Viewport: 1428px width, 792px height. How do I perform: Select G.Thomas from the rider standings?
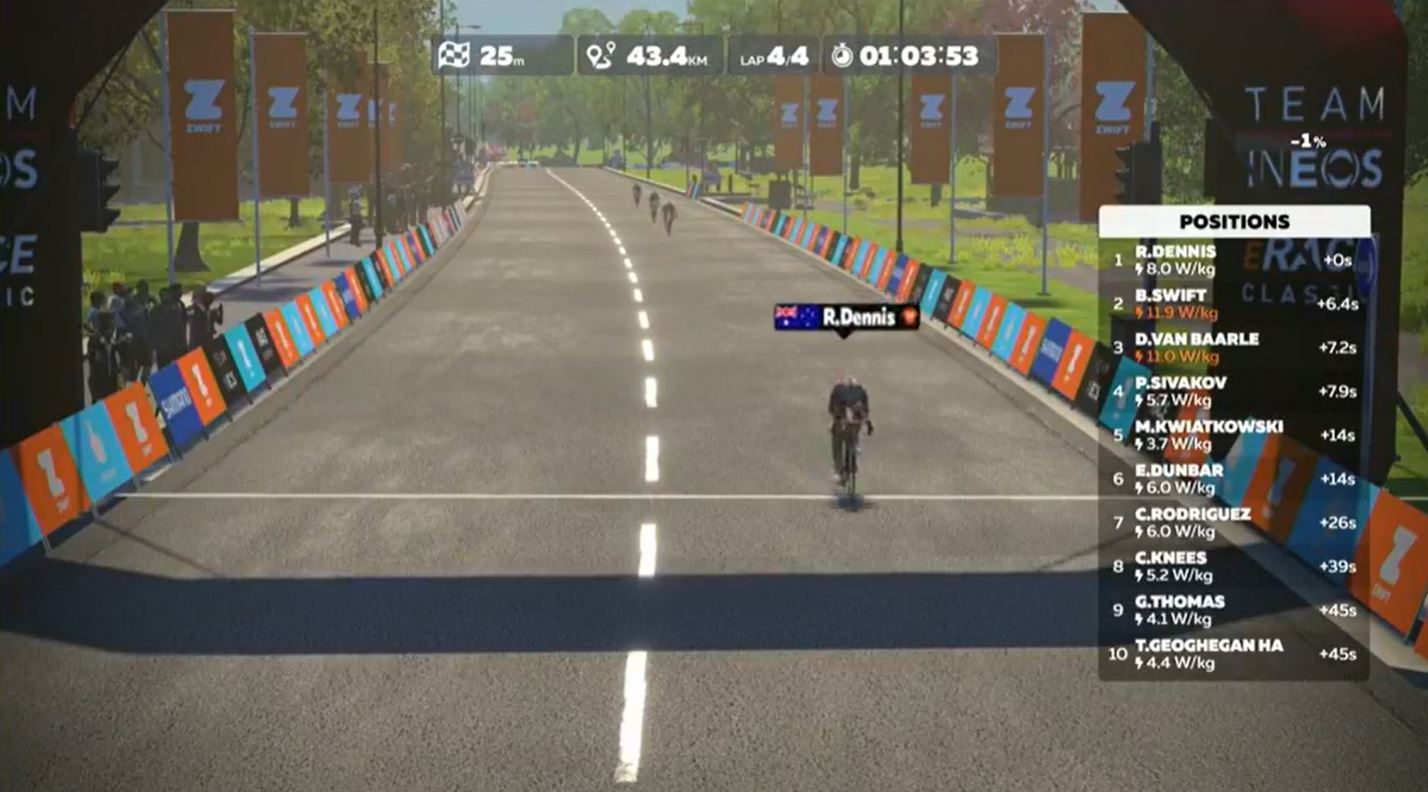tap(1233, 610)
